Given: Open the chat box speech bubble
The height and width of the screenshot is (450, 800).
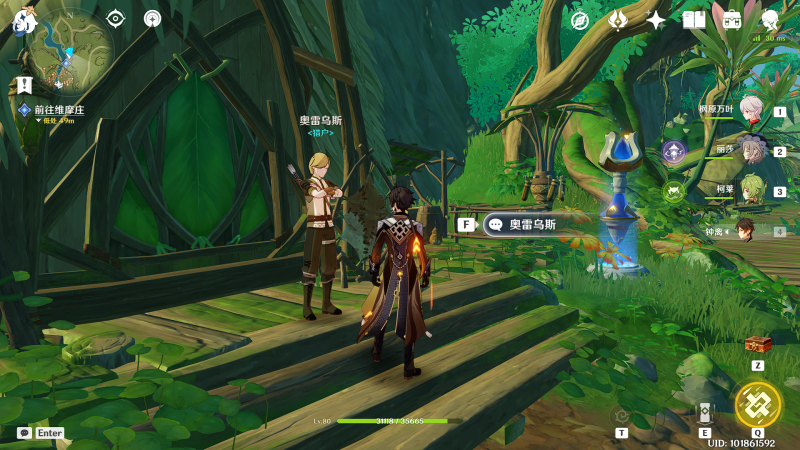Looking at the screenshot, I should pyautogui.click(x=24, y=433).
